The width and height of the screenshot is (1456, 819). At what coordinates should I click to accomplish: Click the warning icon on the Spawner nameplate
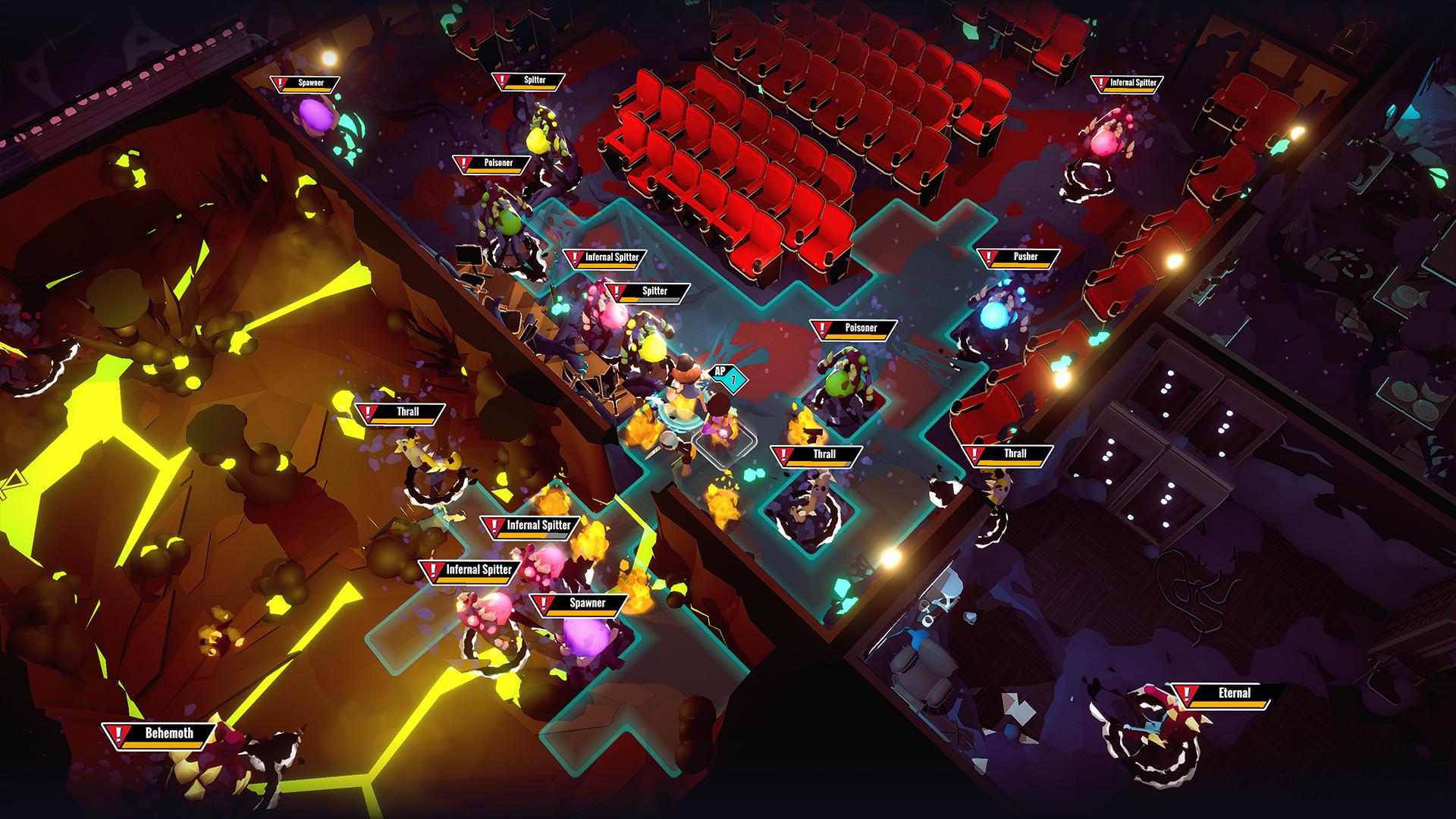[279, 85]
